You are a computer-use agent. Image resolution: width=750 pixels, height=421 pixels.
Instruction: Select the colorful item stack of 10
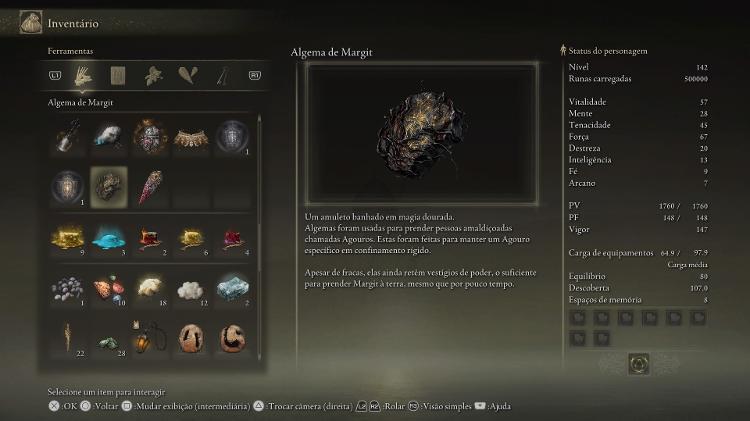(x=108, y=289)
